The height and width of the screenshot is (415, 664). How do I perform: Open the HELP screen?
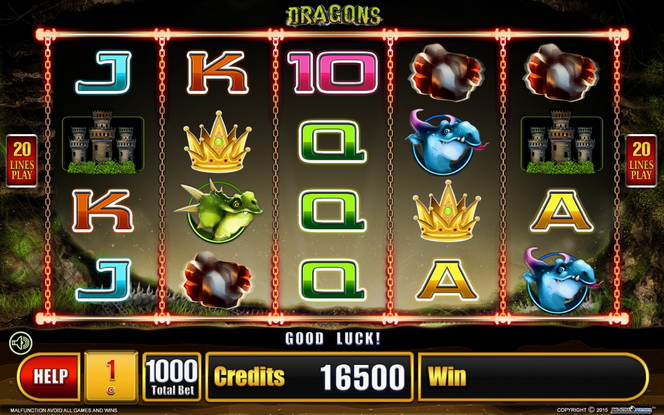(50, 377)
